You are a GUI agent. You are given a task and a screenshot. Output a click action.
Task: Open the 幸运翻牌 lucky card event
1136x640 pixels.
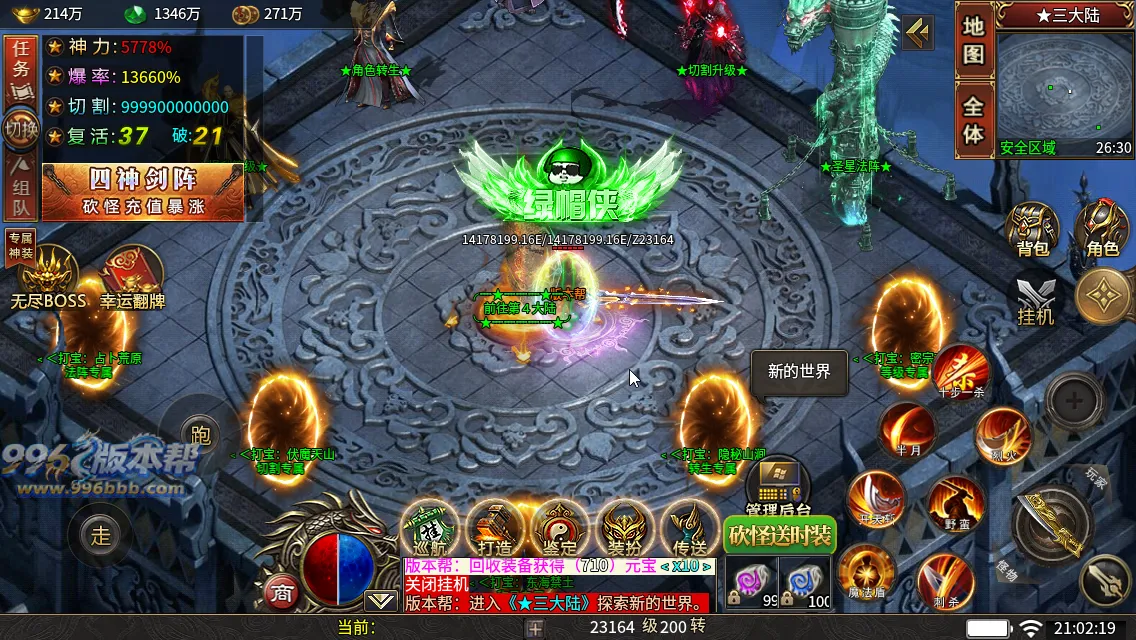pyautogui.click(x=132, y=276)
